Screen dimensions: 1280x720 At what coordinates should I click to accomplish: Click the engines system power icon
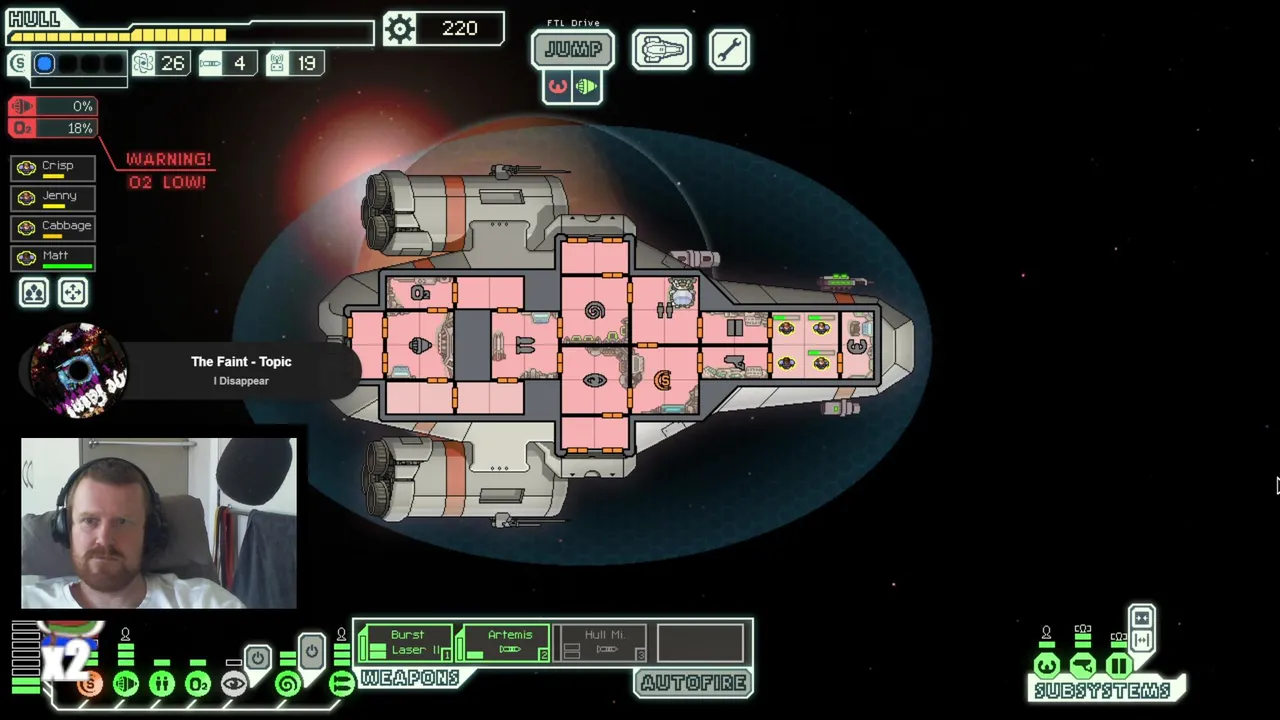click(x=126, y=684)
